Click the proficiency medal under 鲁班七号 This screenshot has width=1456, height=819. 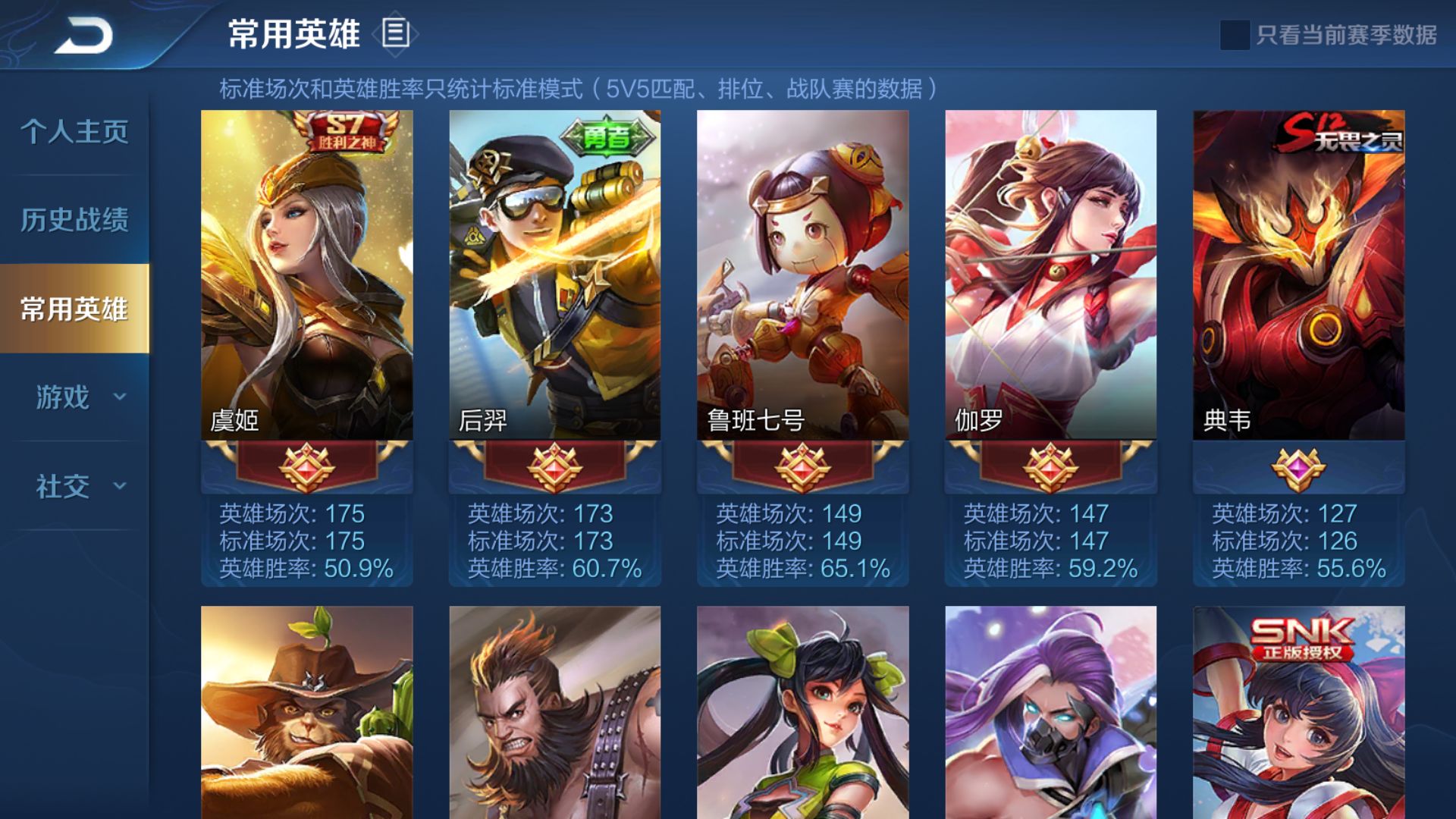[x=800, y=470]
